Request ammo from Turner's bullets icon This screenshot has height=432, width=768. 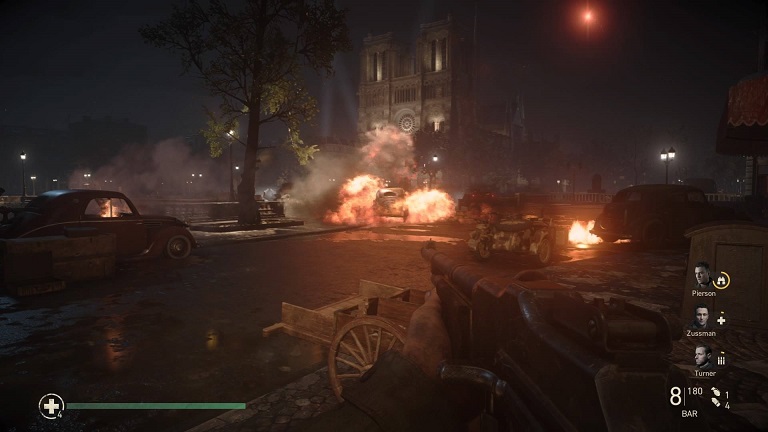tap(721, 358)
